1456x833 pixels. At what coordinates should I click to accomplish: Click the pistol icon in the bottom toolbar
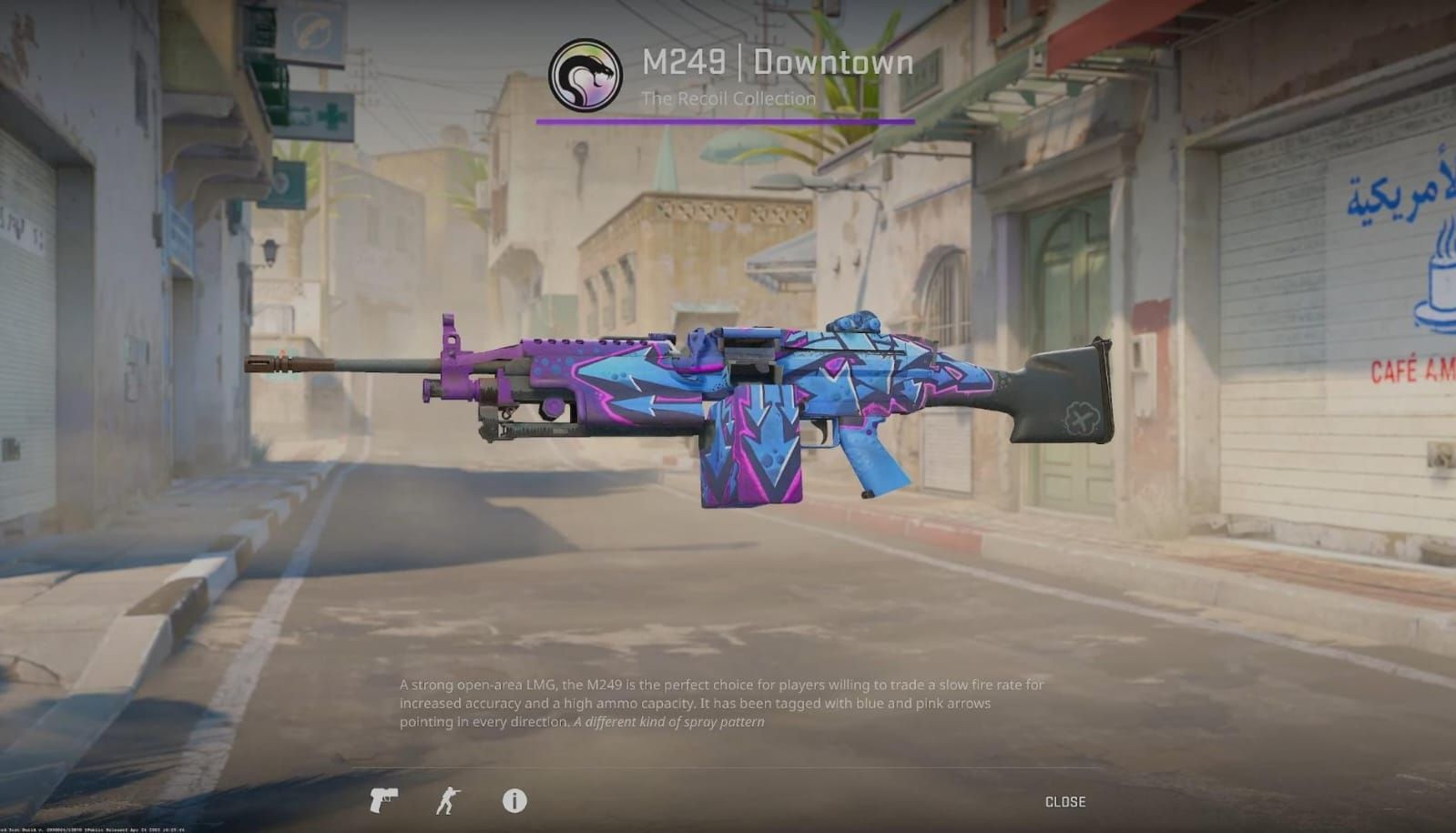pos(382,802)
